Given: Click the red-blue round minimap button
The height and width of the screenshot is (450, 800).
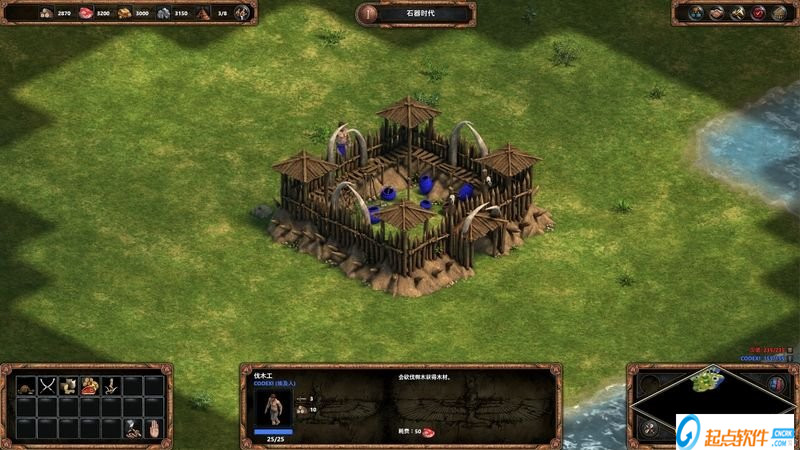Looking at the screenshot, I should (x=776, y=383).
